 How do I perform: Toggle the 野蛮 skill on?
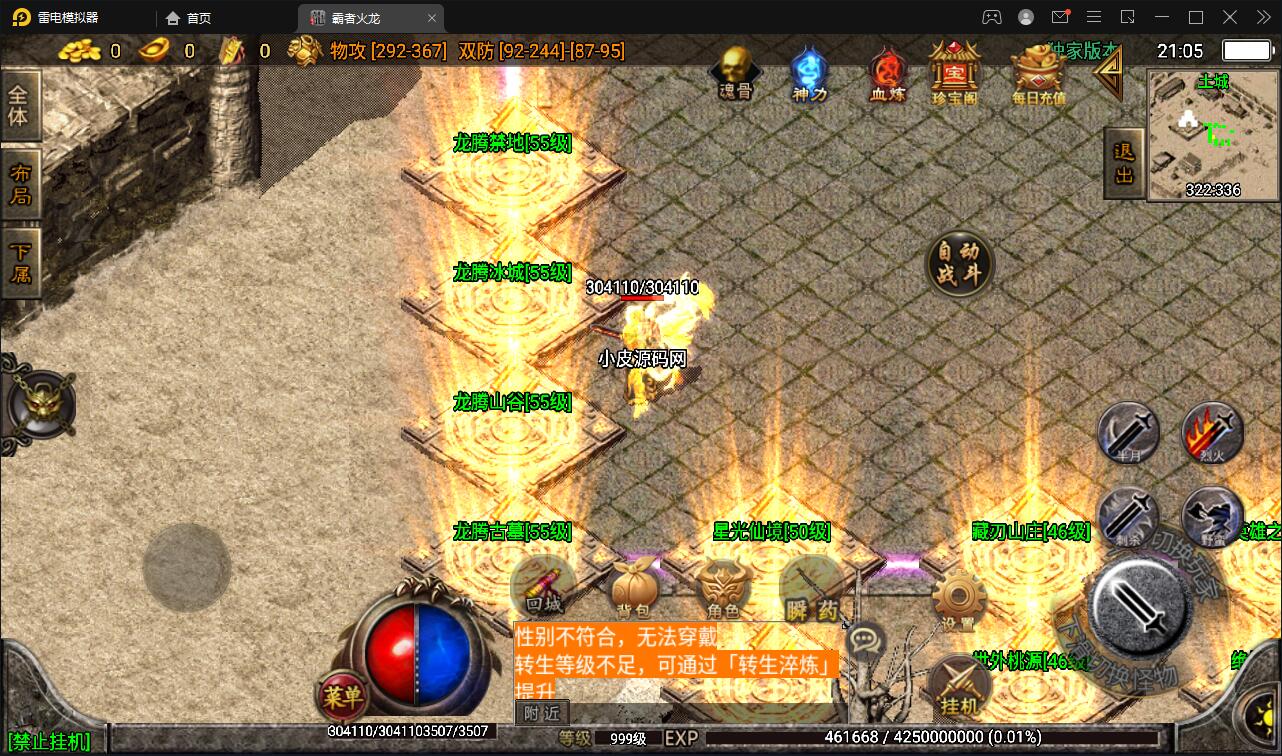pos(1211,518)
